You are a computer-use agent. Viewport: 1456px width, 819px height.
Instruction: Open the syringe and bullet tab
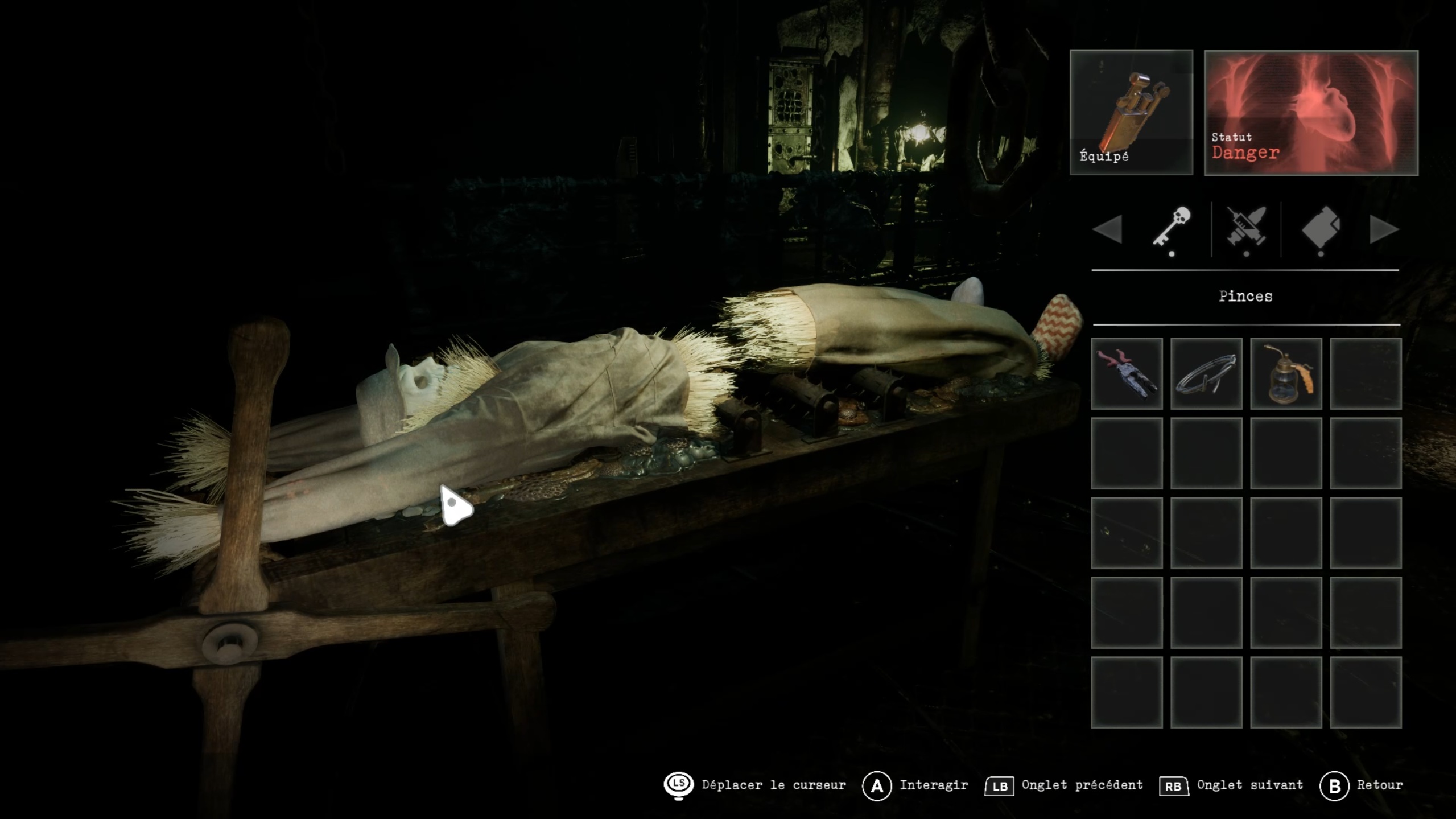(x=1246, y=228)
